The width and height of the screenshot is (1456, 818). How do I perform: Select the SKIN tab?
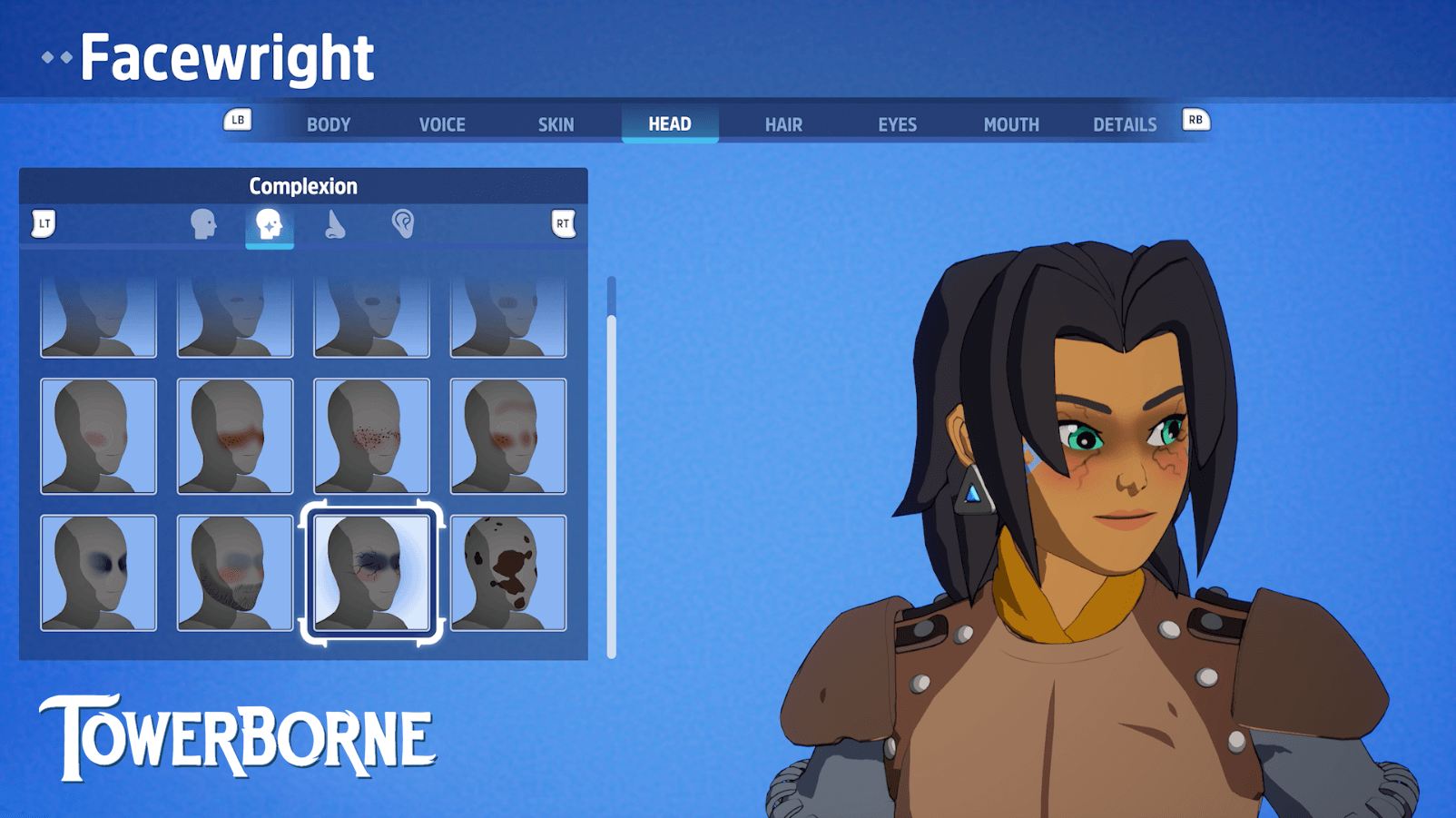coord(556,124)
